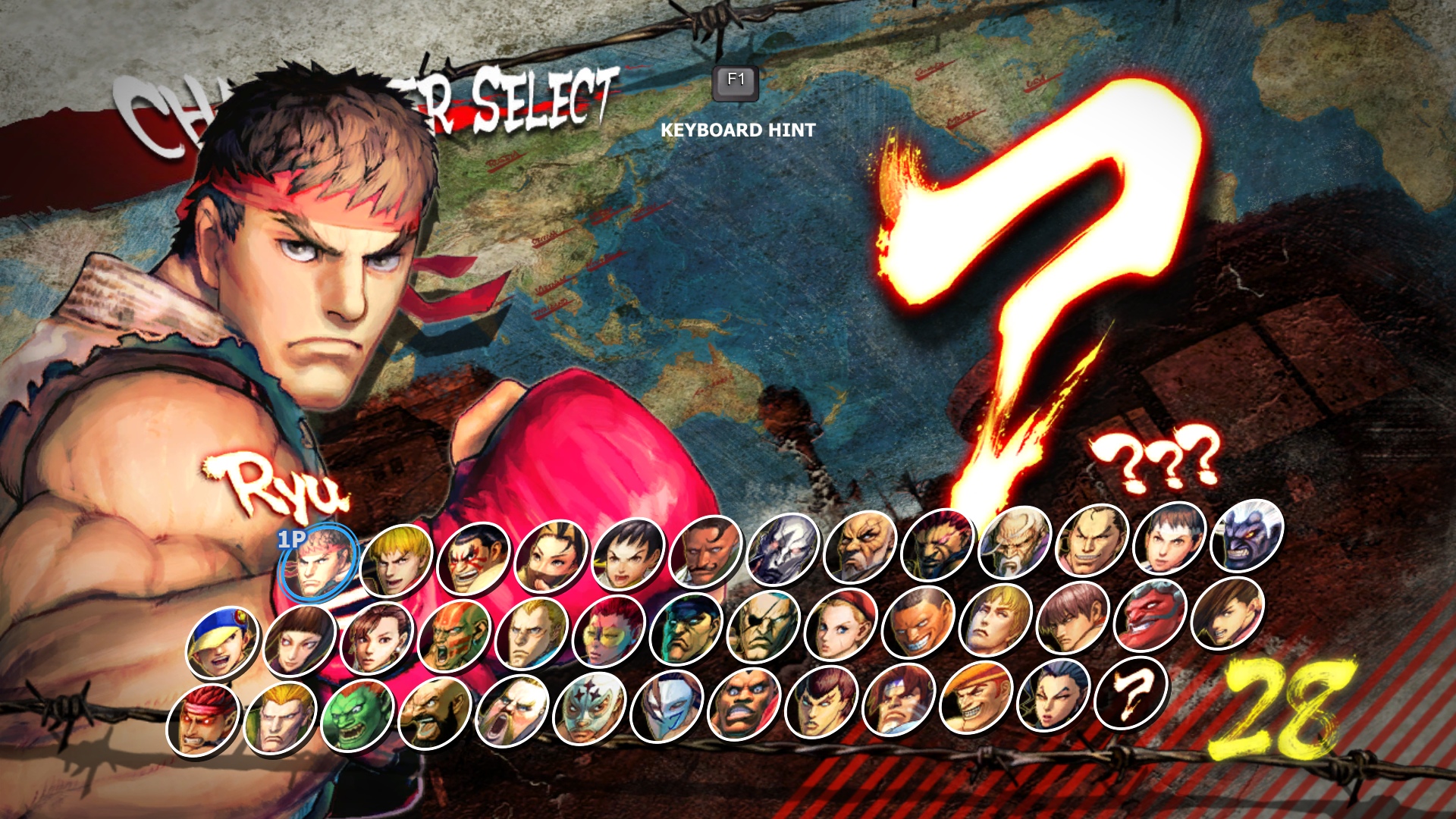Image resolution: width=1456 pixels, height=819 pixels.
Task: Pick E. Honda with the face paint
Action: [474, 558]
